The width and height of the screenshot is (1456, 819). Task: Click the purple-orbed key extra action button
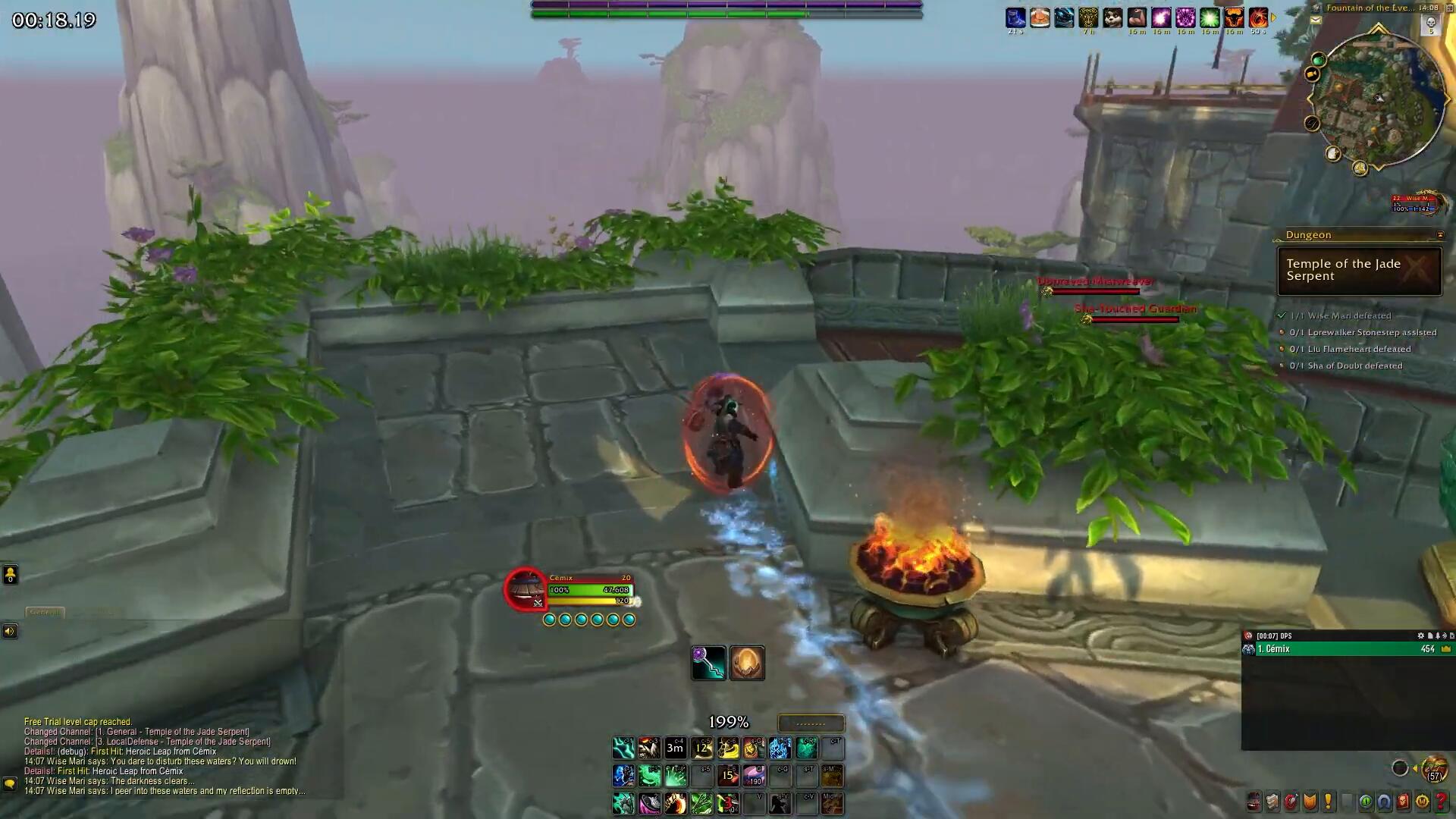tap(708, 663)
